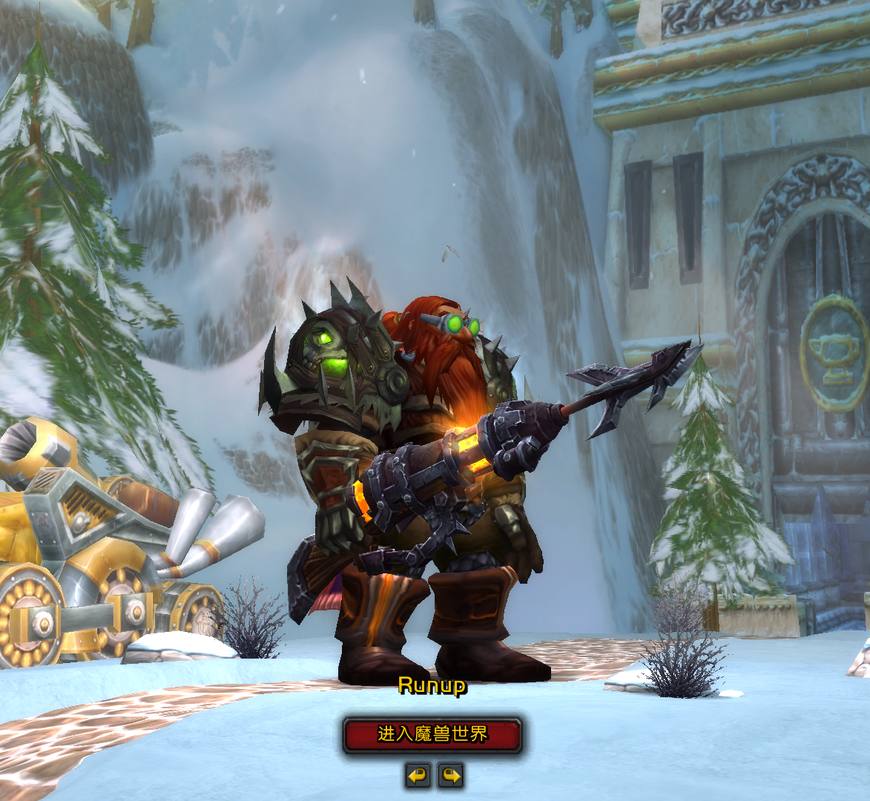Click the red 进入魔兽世界 button
This screenshot has width=870, height=801.
coord(432,735)
